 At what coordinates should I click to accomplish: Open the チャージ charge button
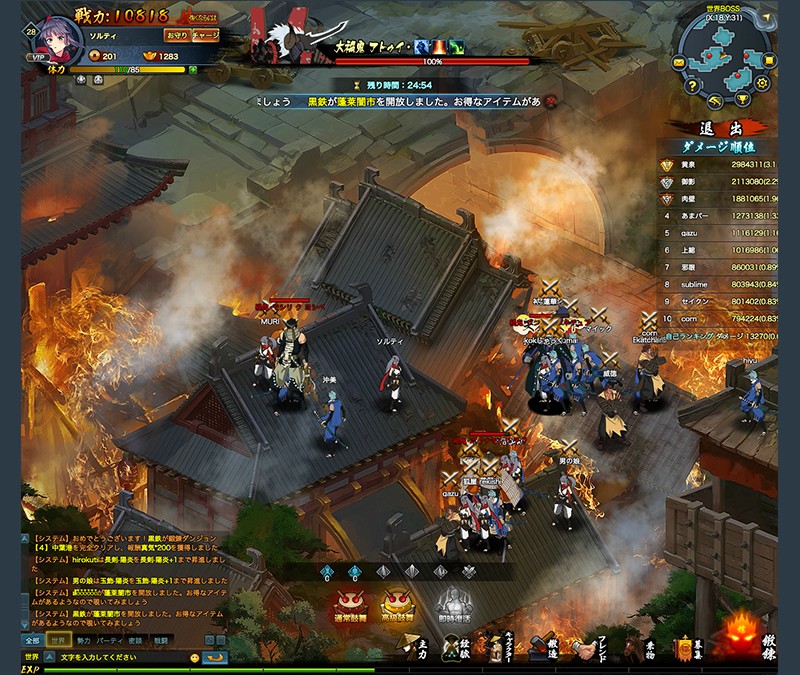206,34
